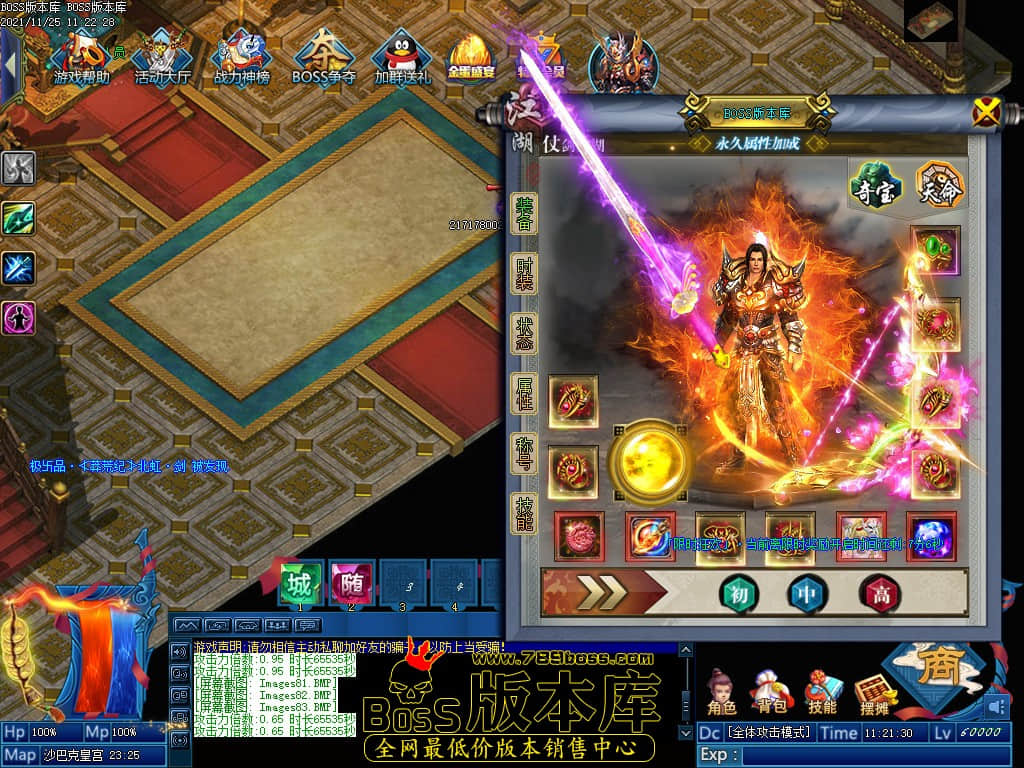Close the character panel with the X
The width and height of the screenshot is (1024, 768).
[x=986, y=113]
